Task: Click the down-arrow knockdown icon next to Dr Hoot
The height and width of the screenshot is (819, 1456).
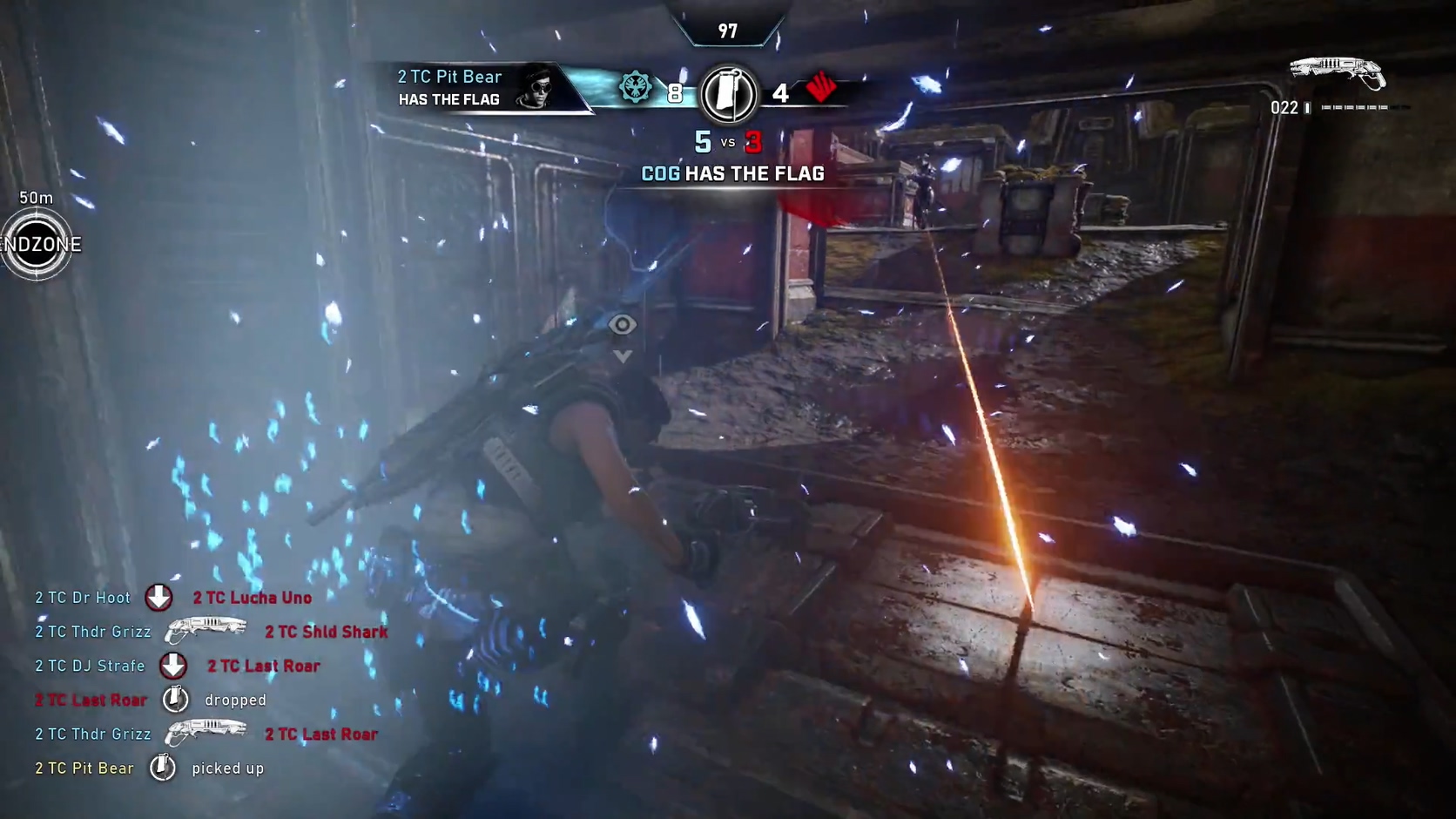Action: coord(158,597)
